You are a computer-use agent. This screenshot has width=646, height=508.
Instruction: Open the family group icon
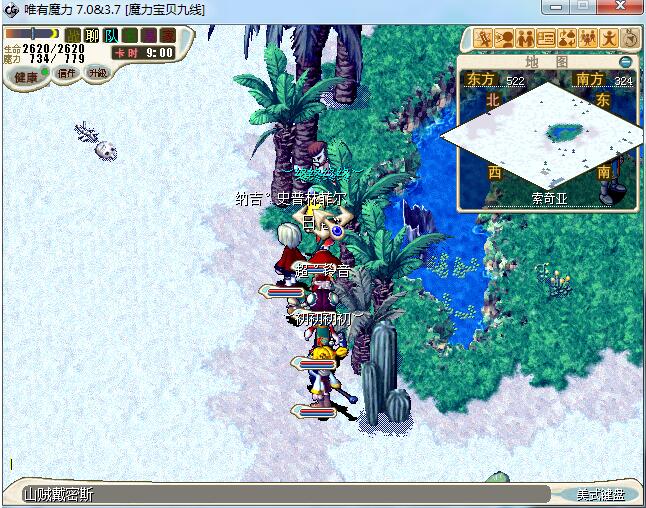(588, 39)
